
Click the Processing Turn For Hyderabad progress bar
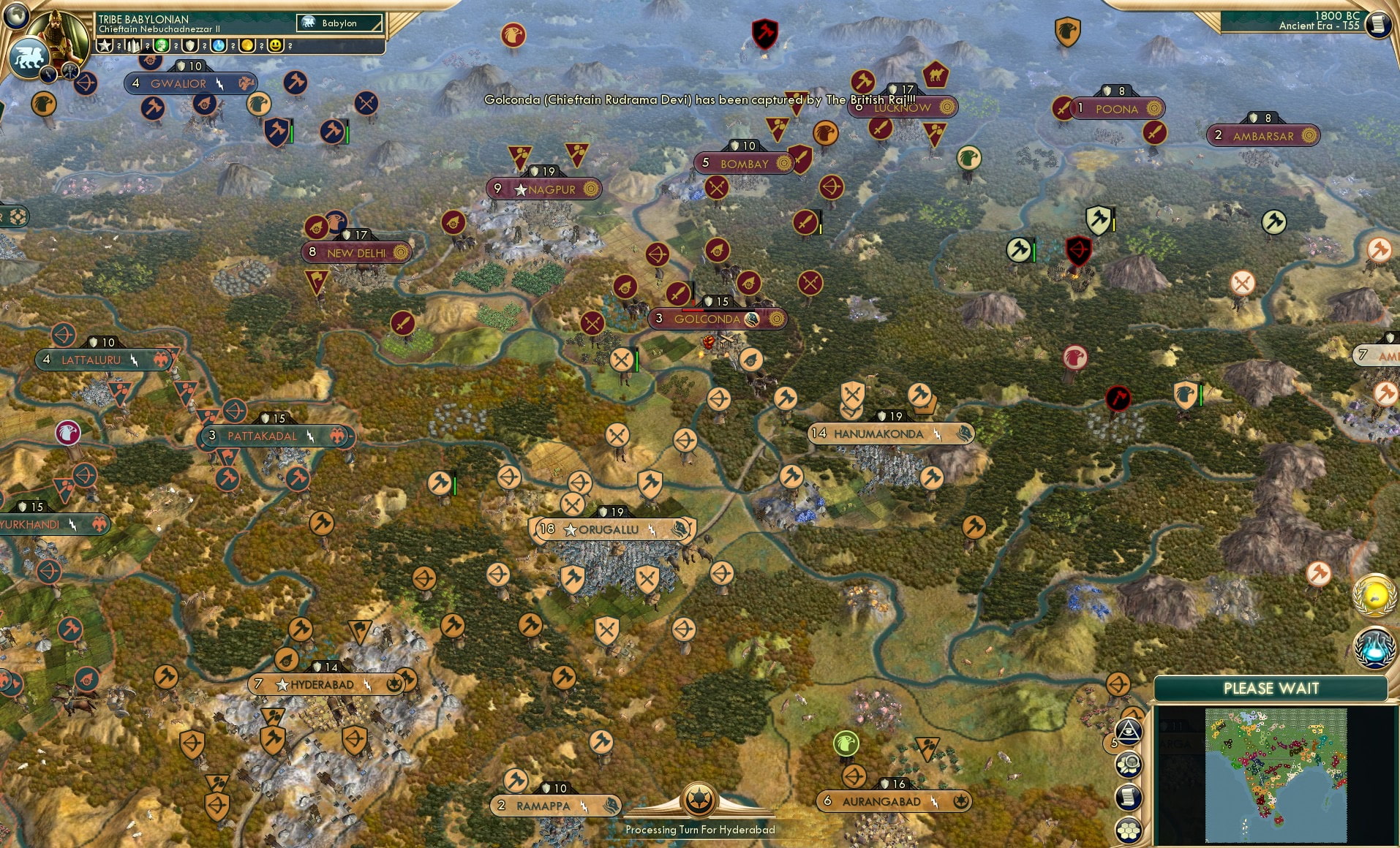tap(700, 830)
